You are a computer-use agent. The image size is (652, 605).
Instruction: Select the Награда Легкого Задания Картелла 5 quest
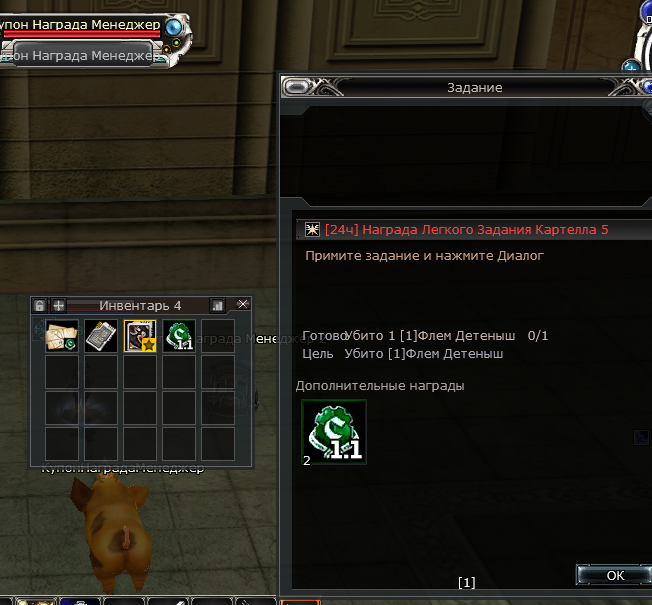click(466, 230)
